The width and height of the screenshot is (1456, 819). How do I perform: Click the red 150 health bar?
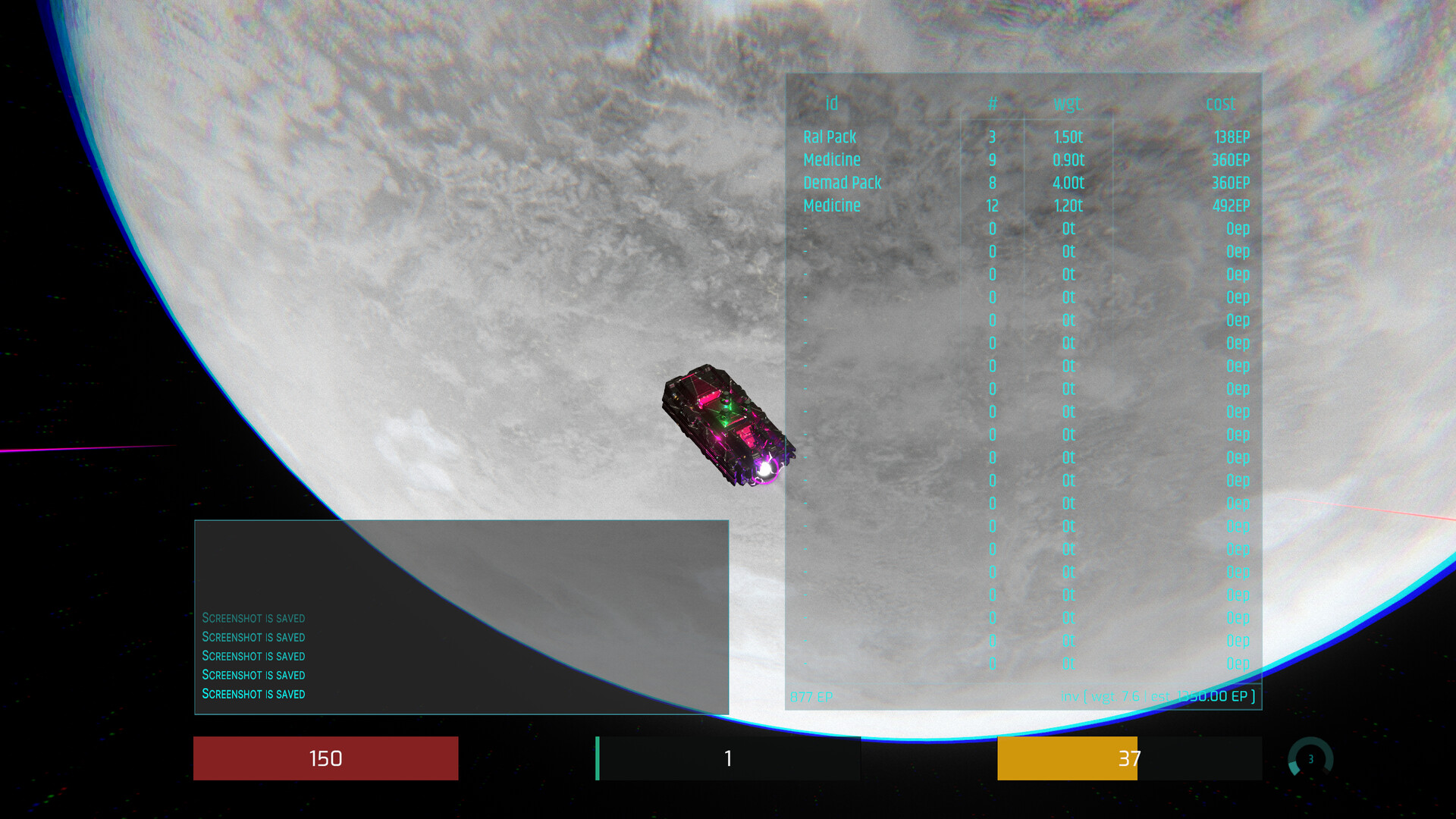(x=325, y=758)
